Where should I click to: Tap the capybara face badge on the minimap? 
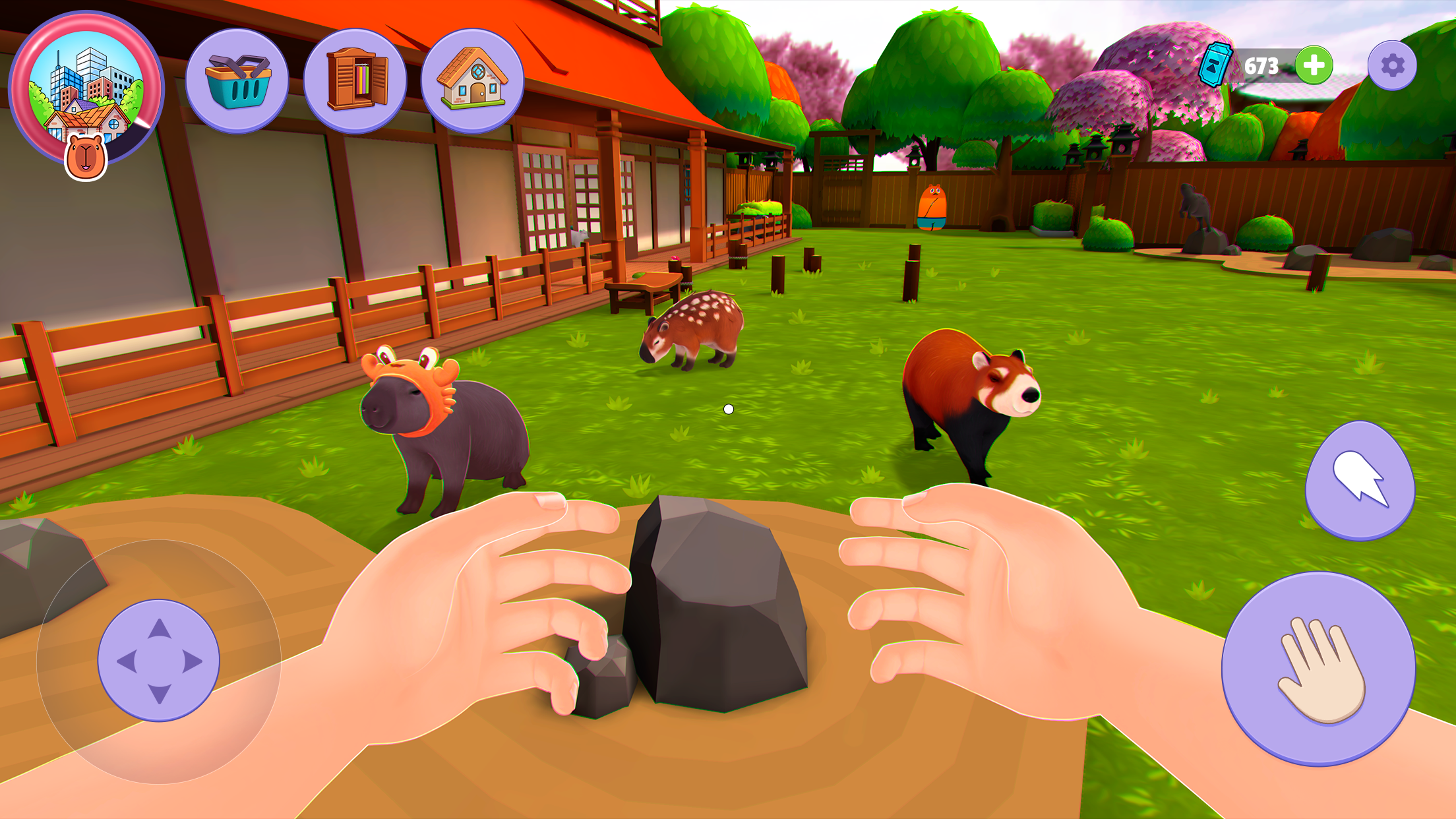(x=86, y=156)
